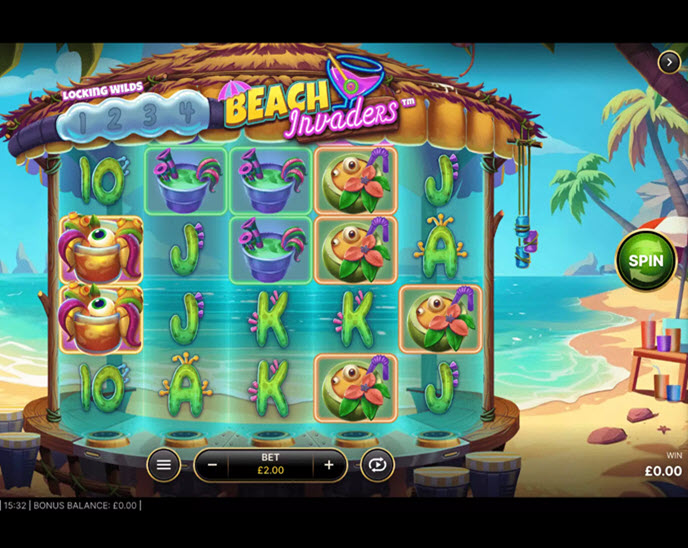Decrease the bet with the minus button
This screenshot has height=548, width=688.
point(212,465)
